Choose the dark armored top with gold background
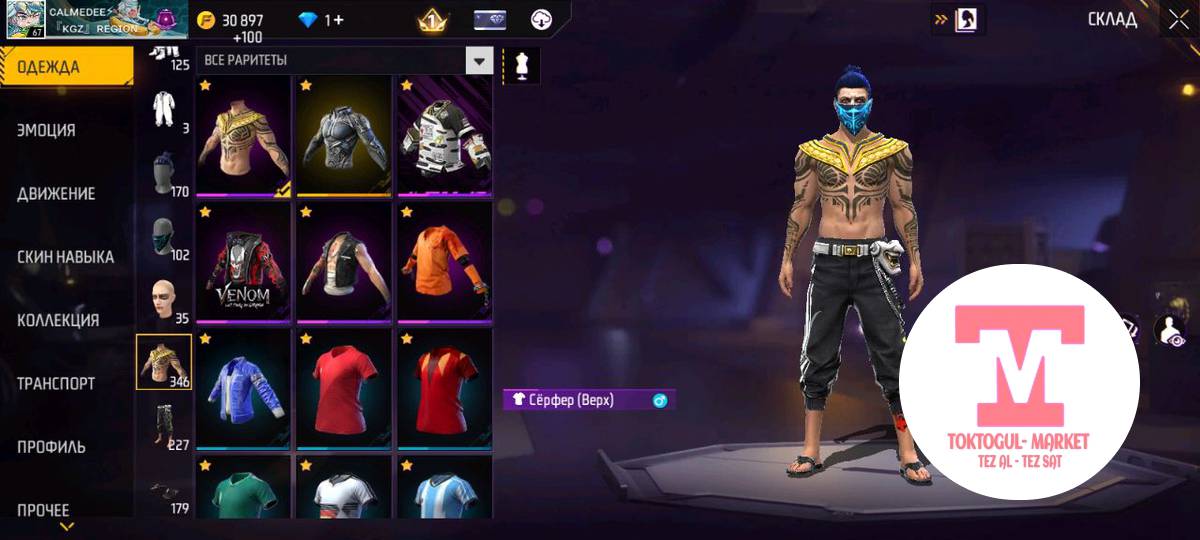The height and width of the screenshot is (540, 1200). [x=345, y=137]
